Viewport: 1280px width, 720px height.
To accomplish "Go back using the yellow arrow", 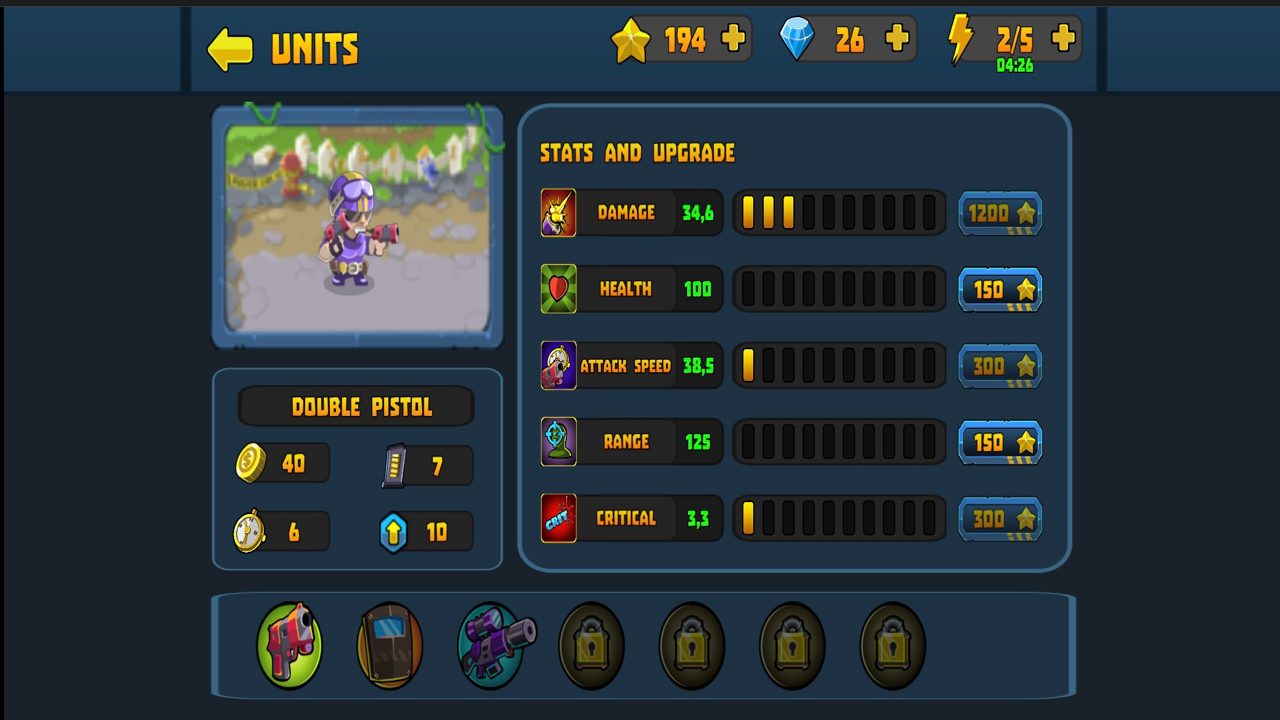I will coord(229,47).
